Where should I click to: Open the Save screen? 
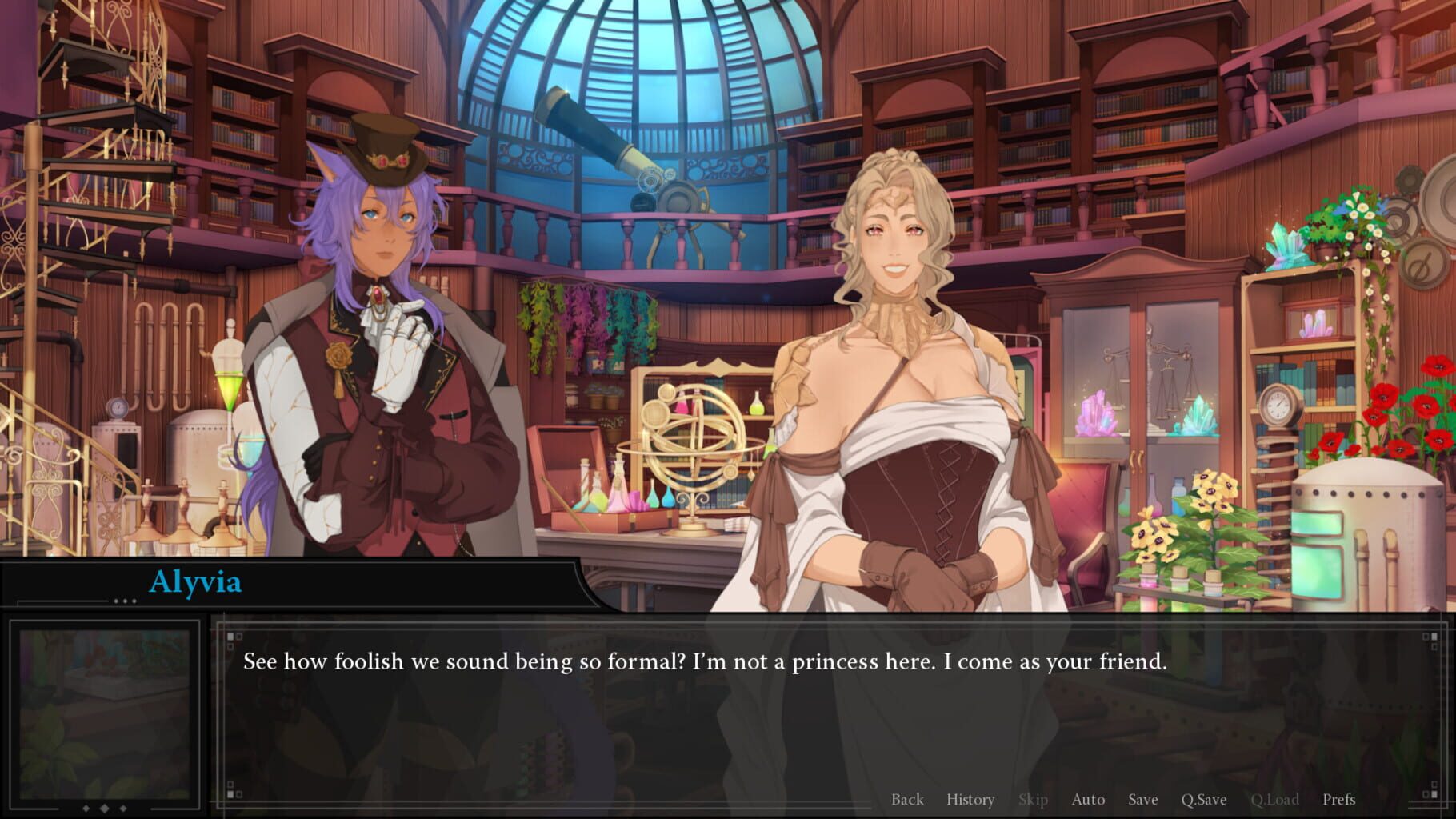[x=1142, y=799]
